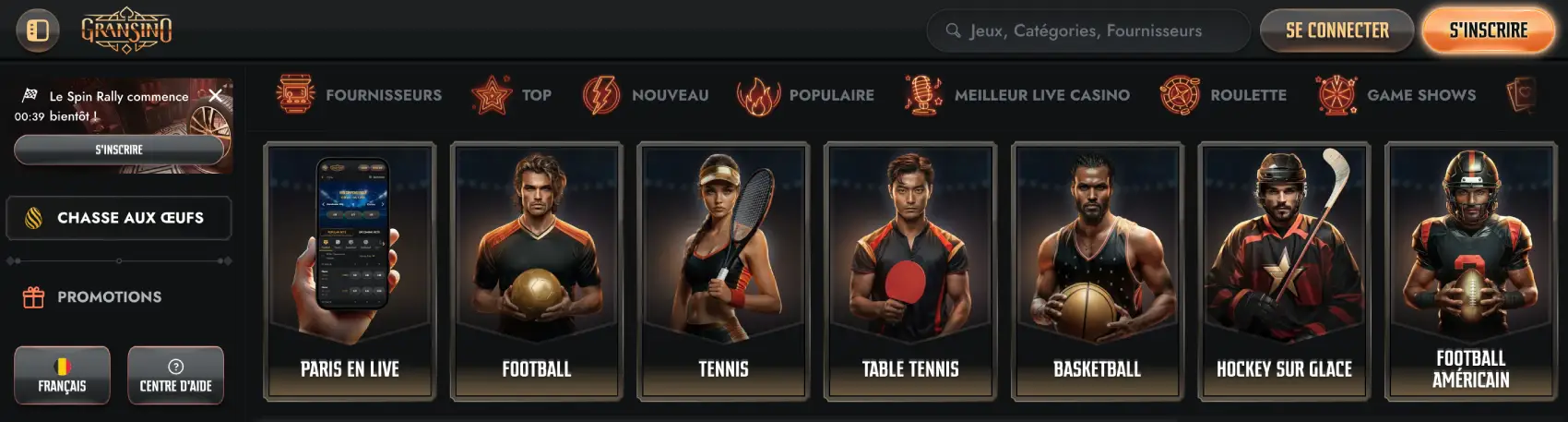Open the Se Connecter login

pyautogui.click(x=1336, y=30)
